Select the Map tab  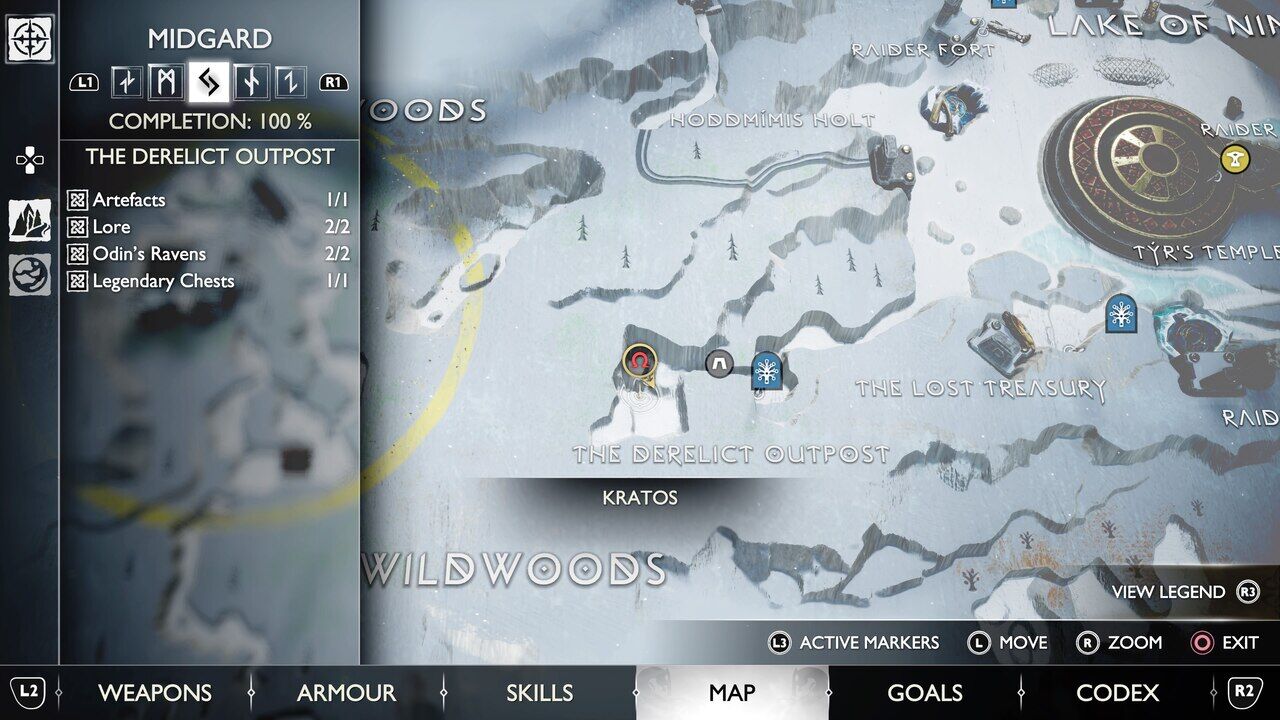pyautogui.click(x=732, y=693)
